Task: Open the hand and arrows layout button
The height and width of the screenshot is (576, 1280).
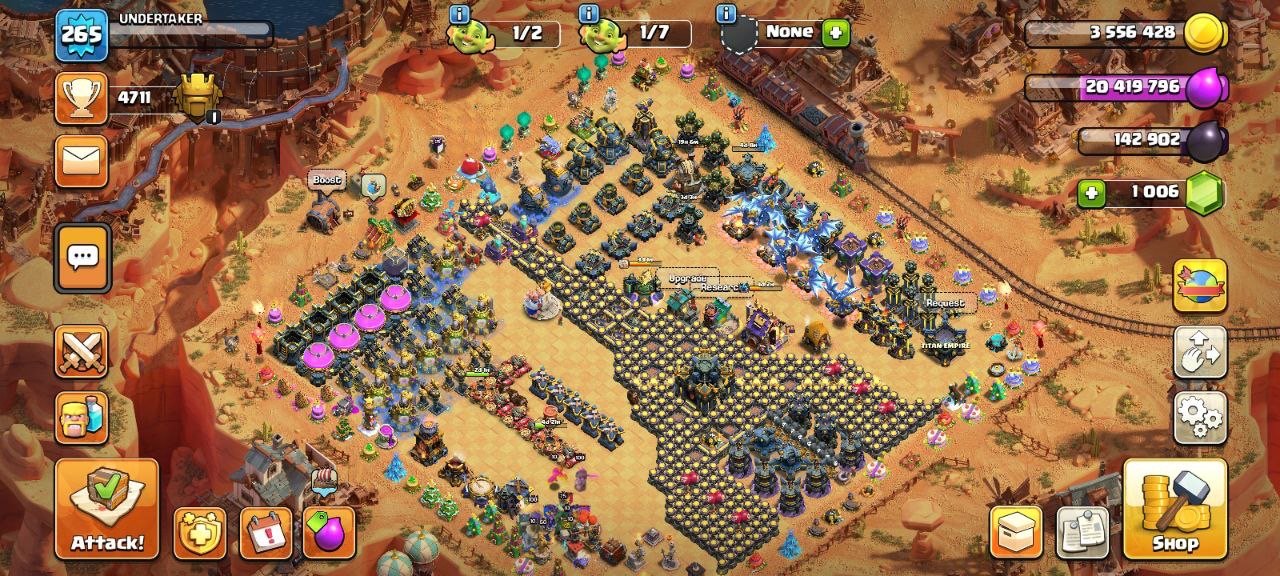Action: click(1200, 351)
